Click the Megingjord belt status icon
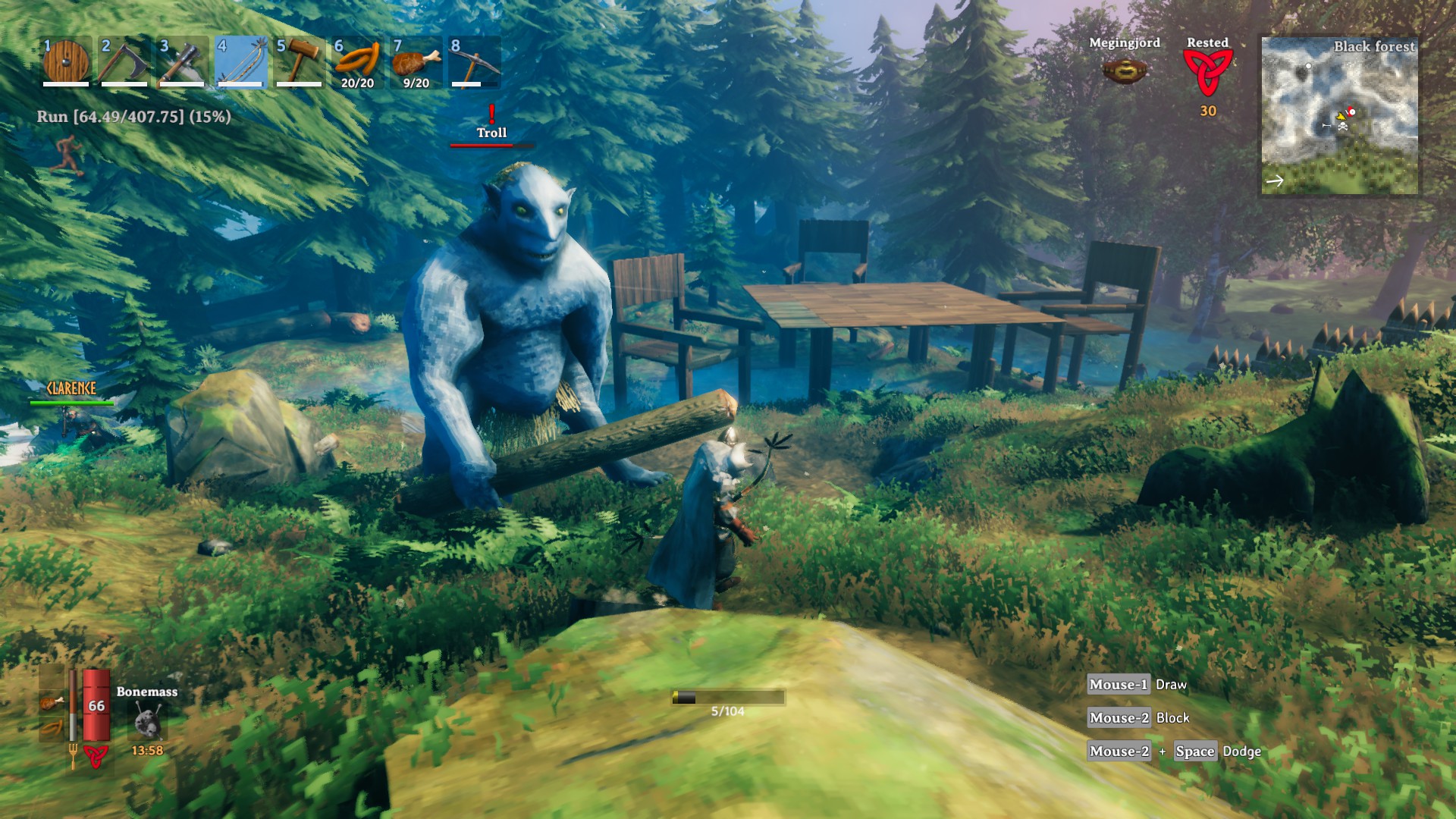The width and height of the screenshot is (1456, 819). pyautogui.click(x=1125, y=71)
